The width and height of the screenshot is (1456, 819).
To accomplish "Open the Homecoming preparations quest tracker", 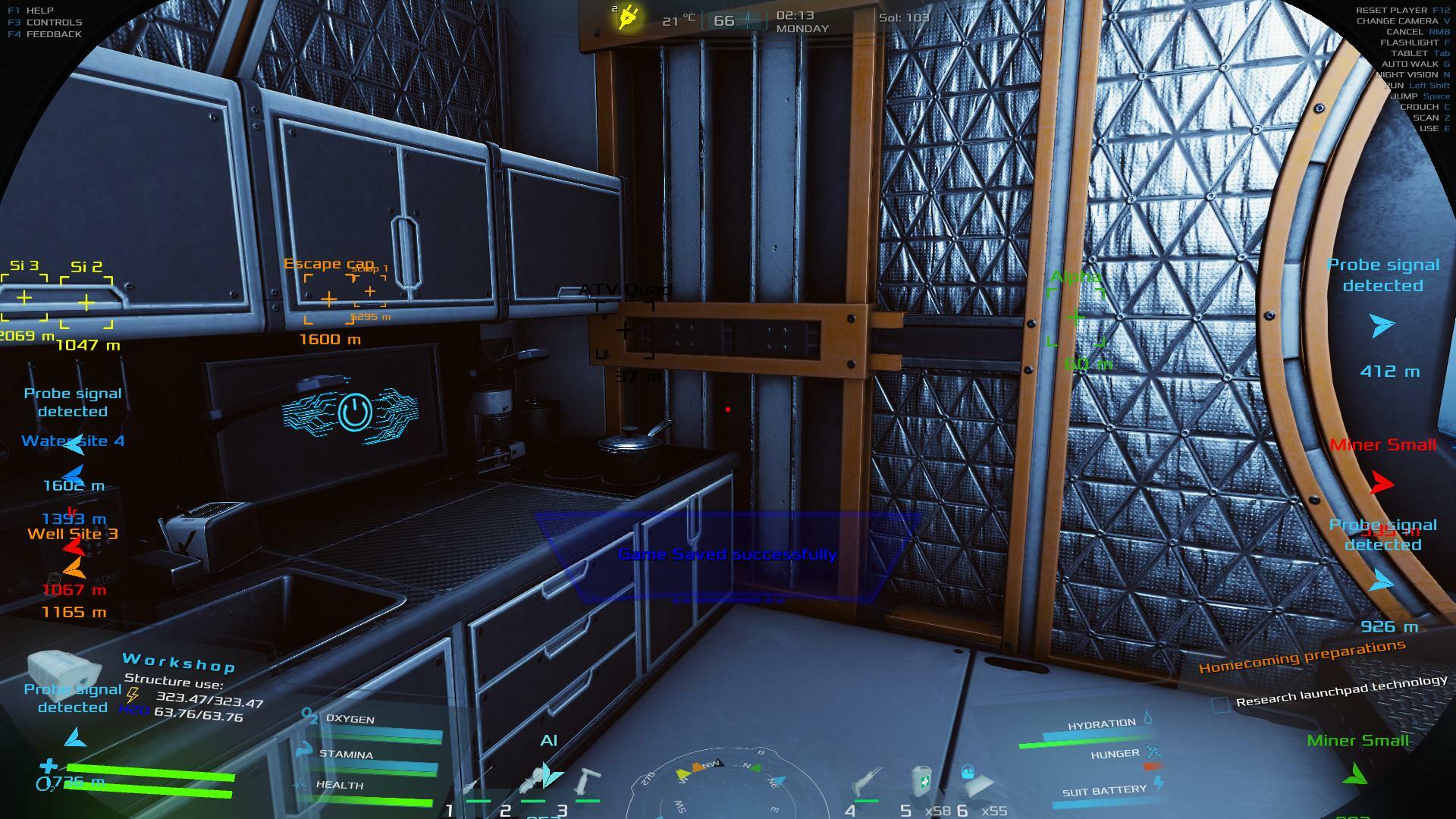I will [1301, 657].
